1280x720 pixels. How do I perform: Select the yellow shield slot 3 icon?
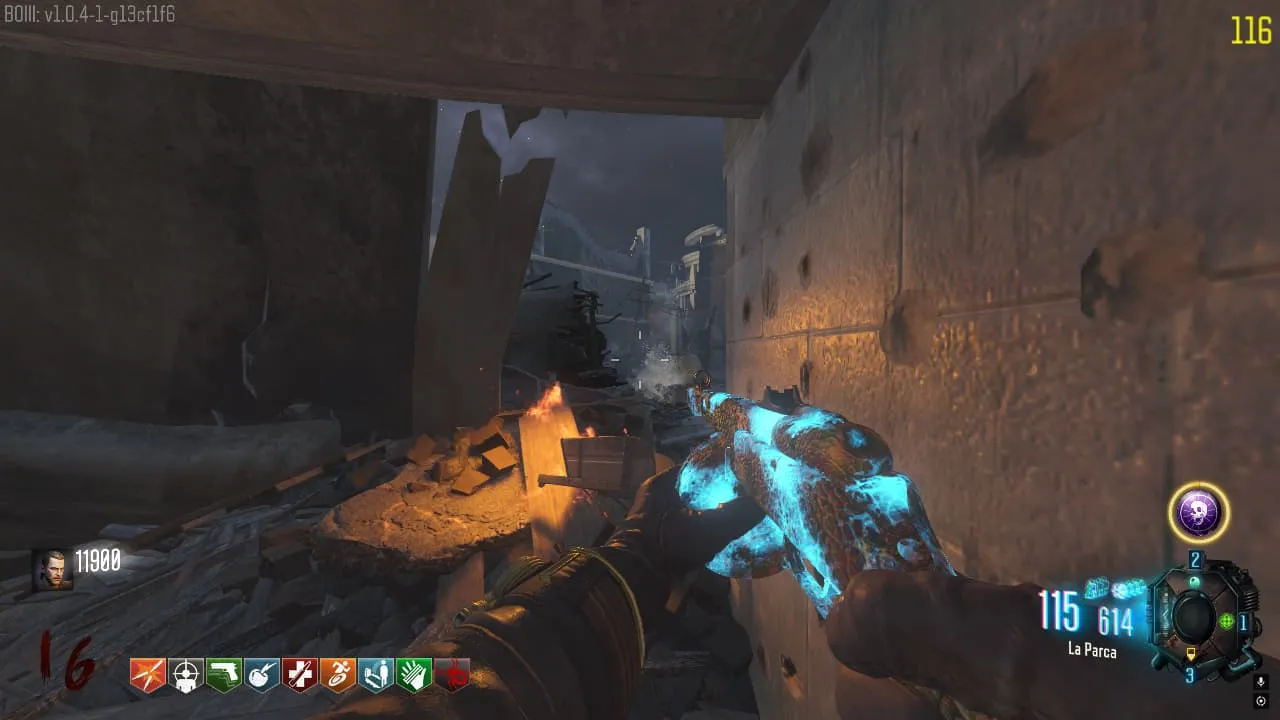pyautogui.click(x=1190, y=656)
